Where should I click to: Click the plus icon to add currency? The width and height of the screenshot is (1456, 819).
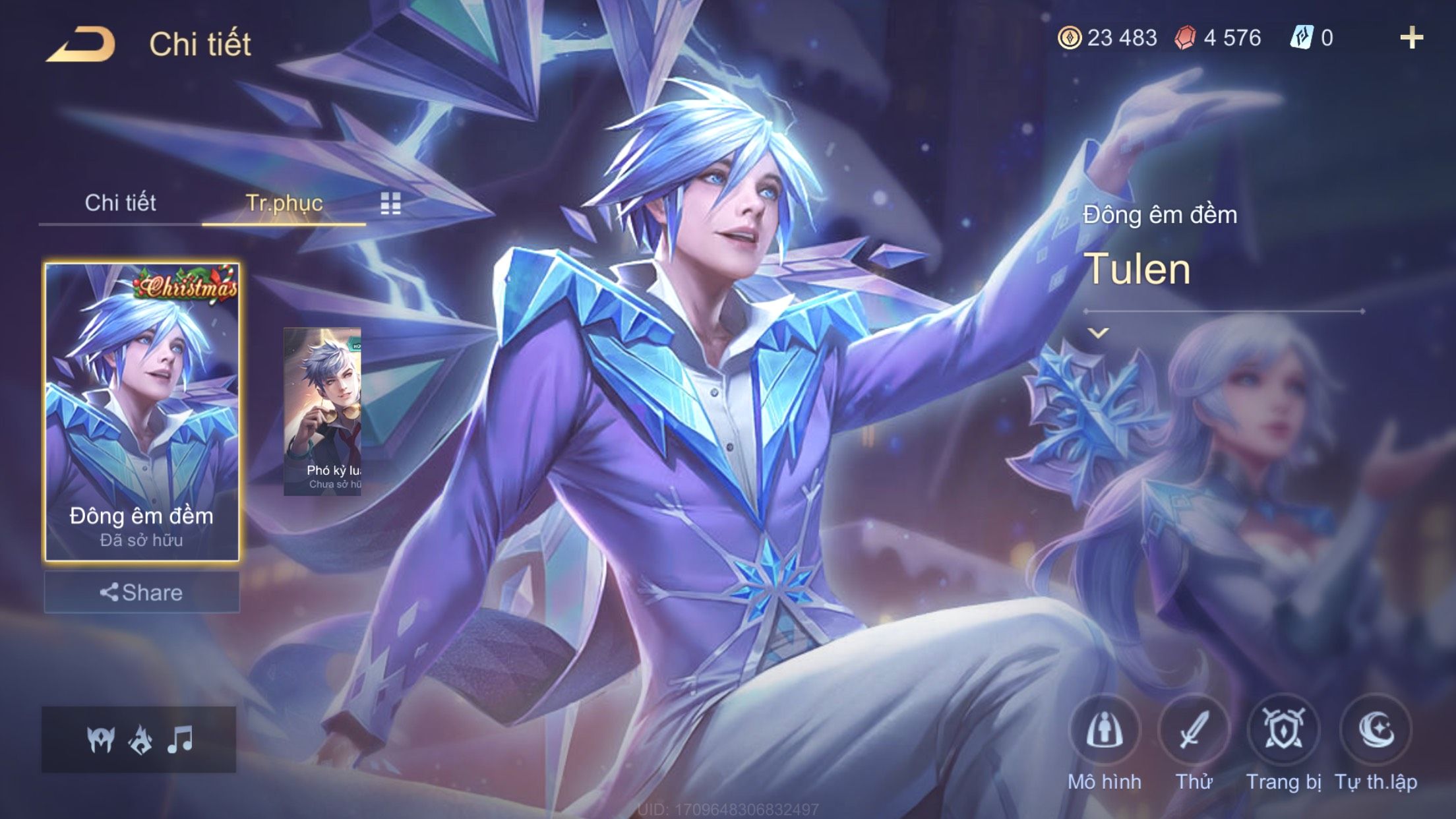(1411, 38)
